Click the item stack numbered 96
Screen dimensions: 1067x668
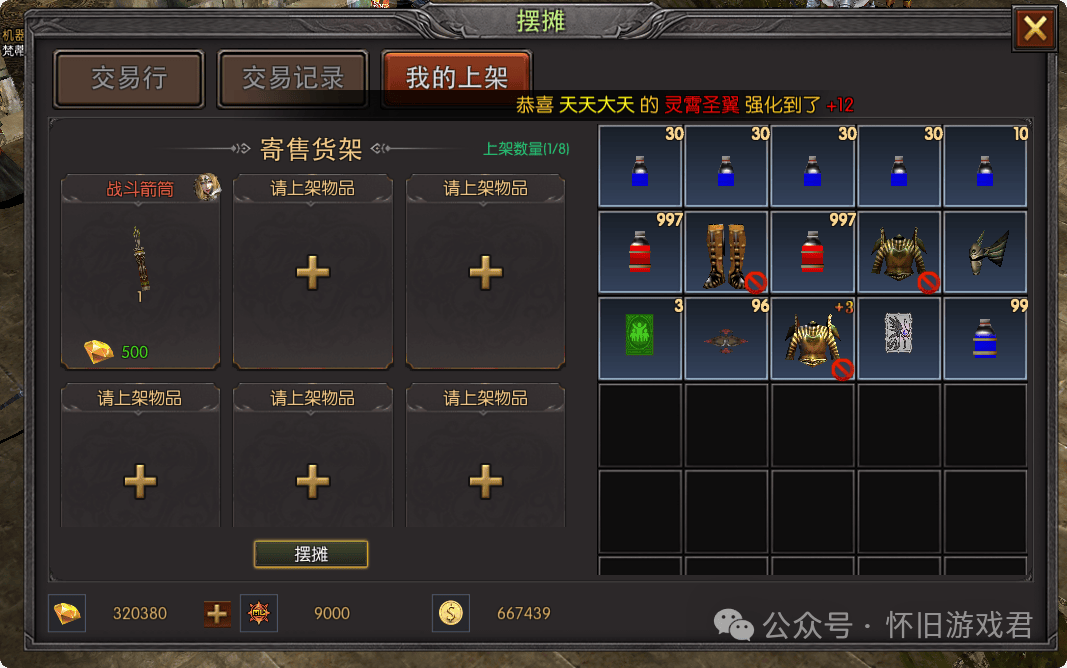(726, 338)
